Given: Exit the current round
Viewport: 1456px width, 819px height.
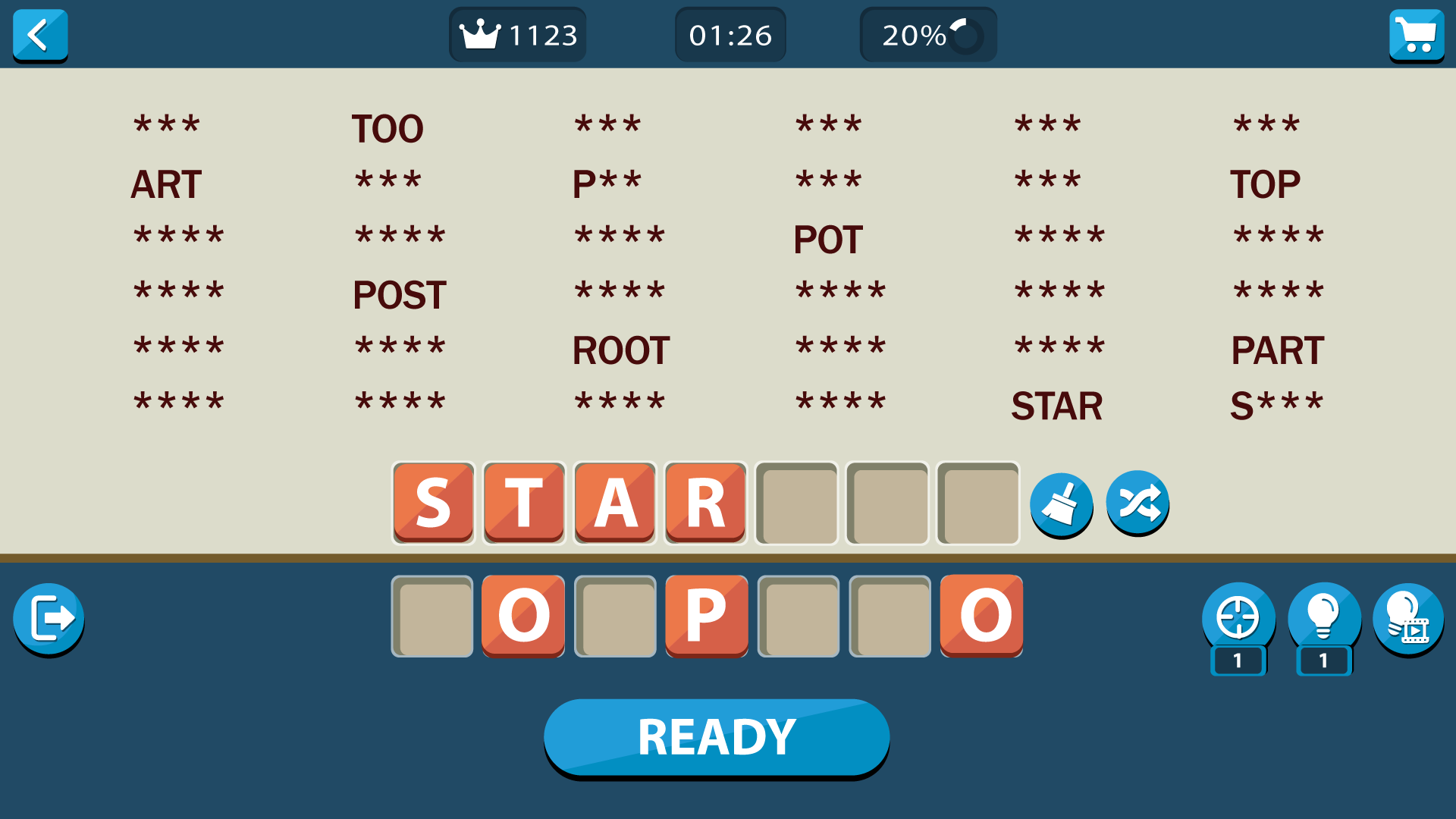Looking at the screenshot, I should point(48,618).
